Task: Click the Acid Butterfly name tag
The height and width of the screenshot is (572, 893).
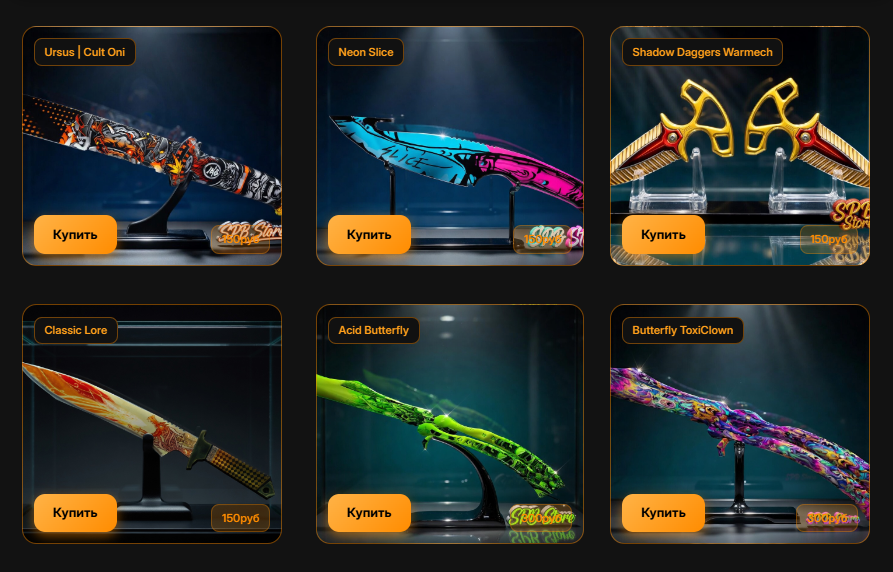Action: pyautogui.click(x=374, y=330)
